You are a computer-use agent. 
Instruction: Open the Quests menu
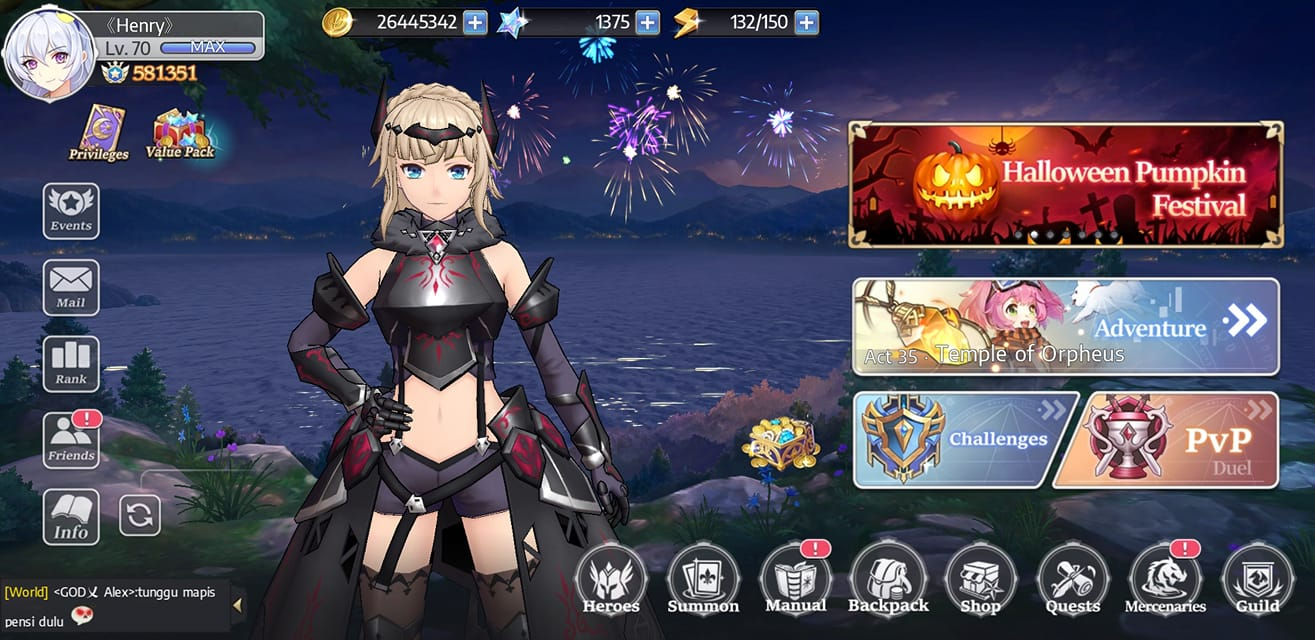1073,580
